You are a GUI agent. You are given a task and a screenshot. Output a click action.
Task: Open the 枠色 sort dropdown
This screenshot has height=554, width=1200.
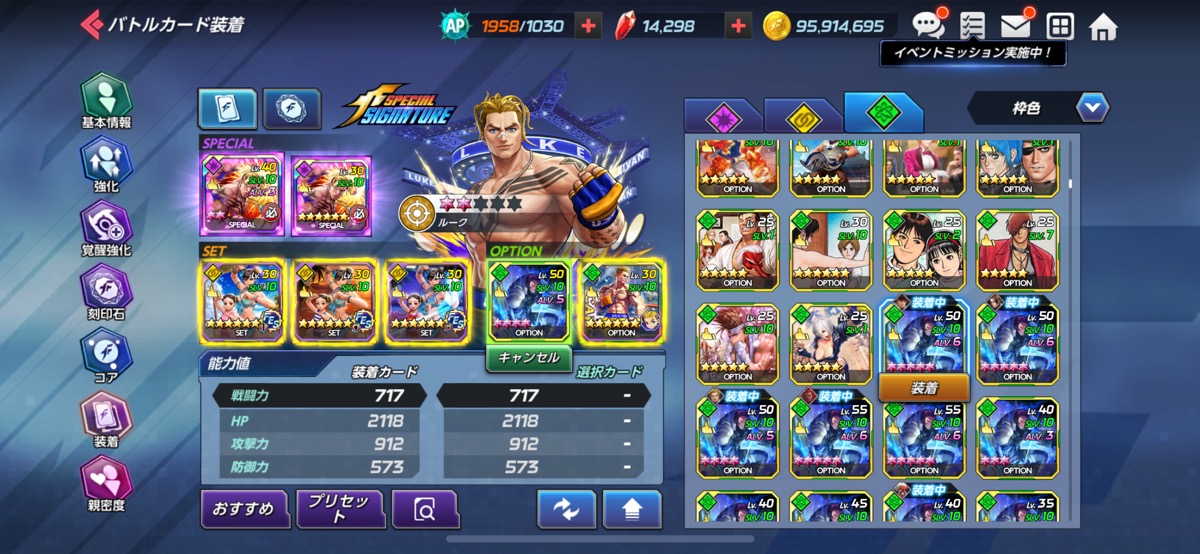1038,106
